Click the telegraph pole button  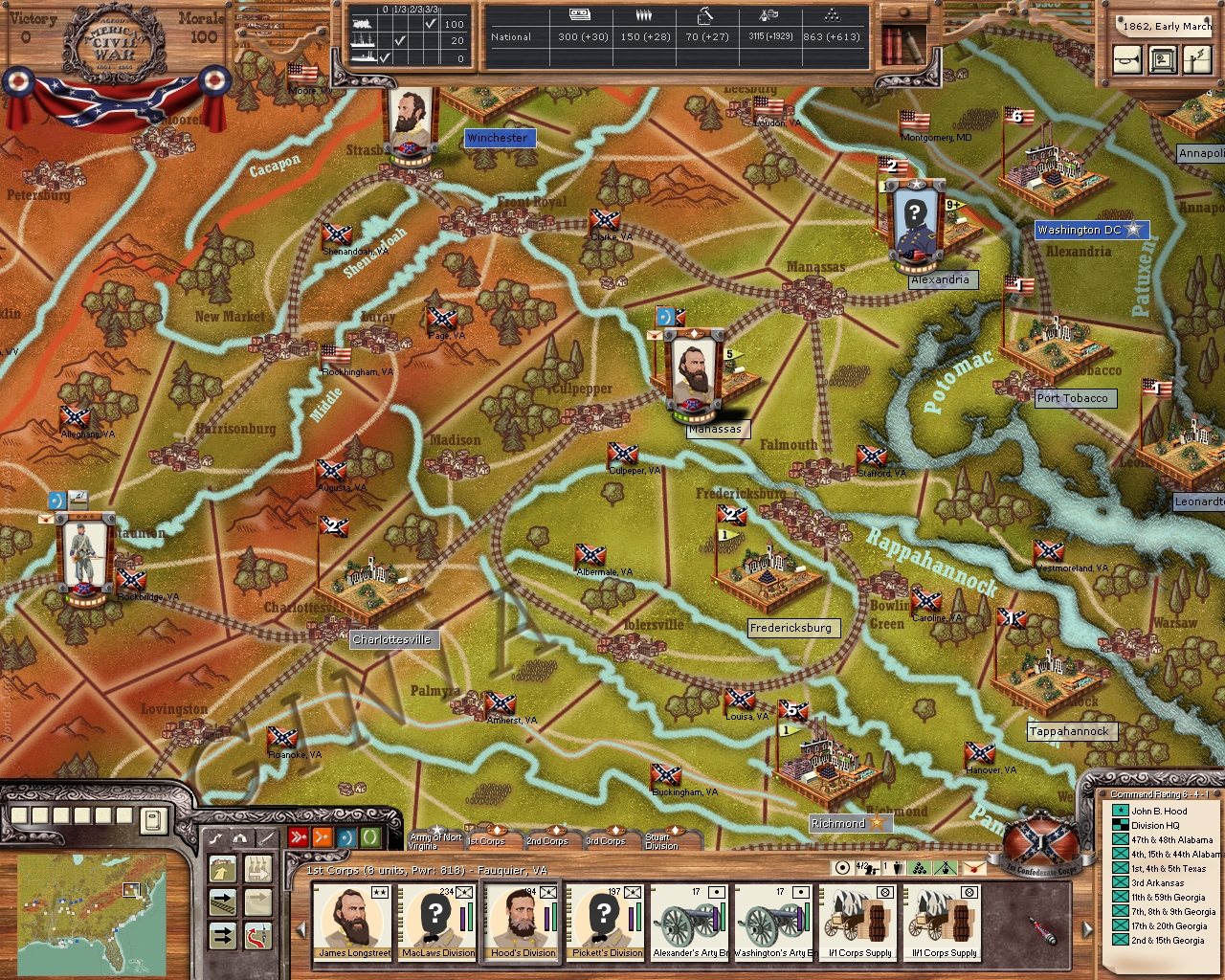point(1196,60)
